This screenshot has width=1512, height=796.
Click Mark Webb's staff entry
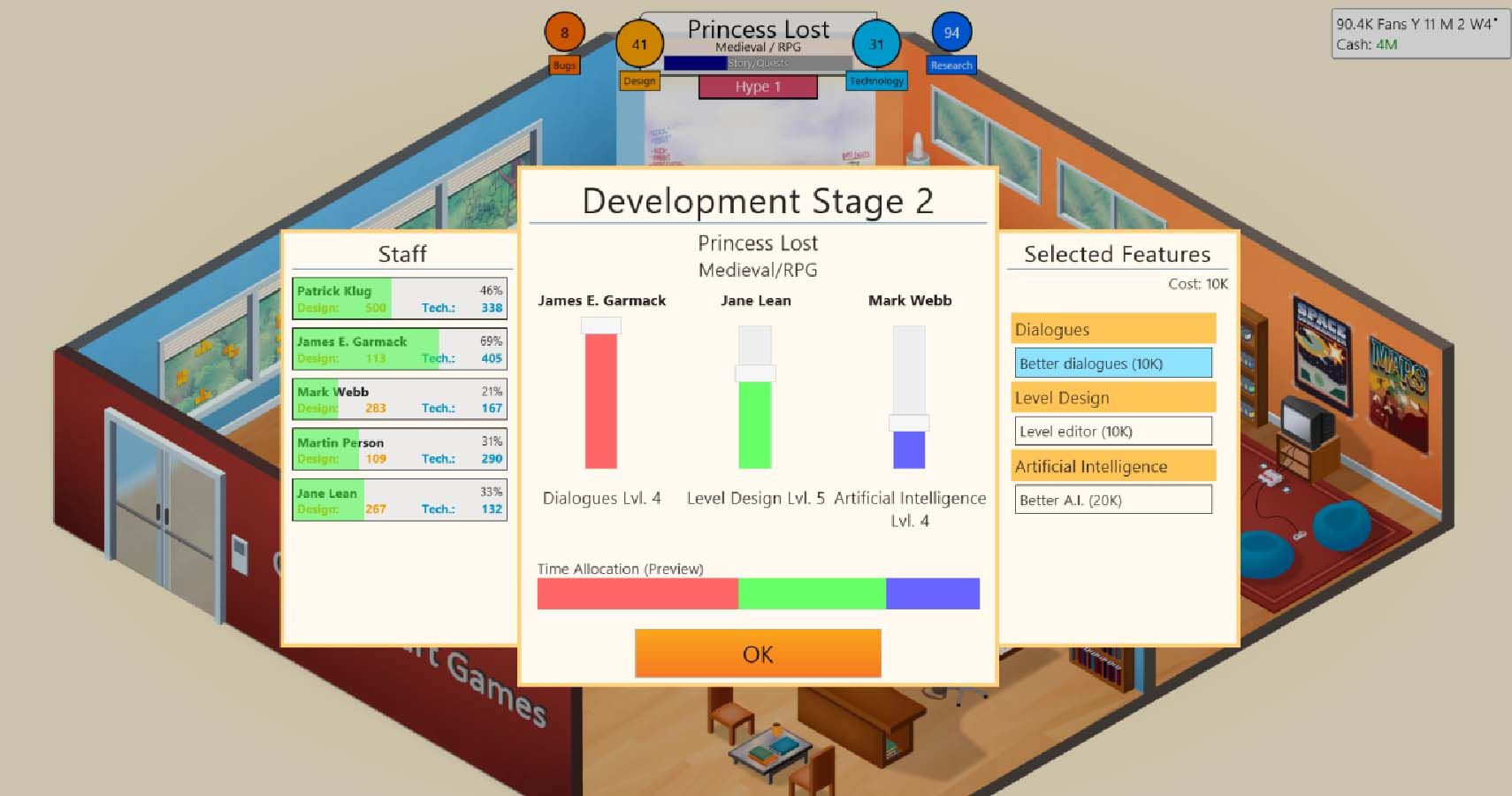[399, 398]
